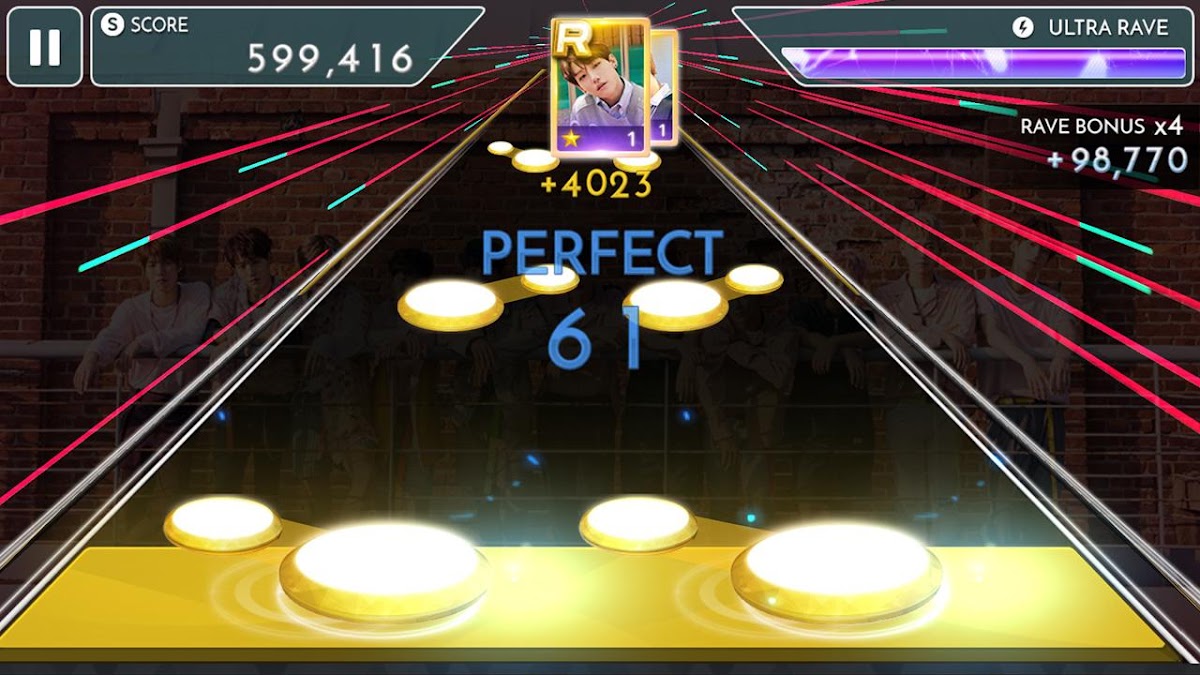Pause the song with the pause button
The width and height of the screenshot is (1200, 675).
pos(44,47)
